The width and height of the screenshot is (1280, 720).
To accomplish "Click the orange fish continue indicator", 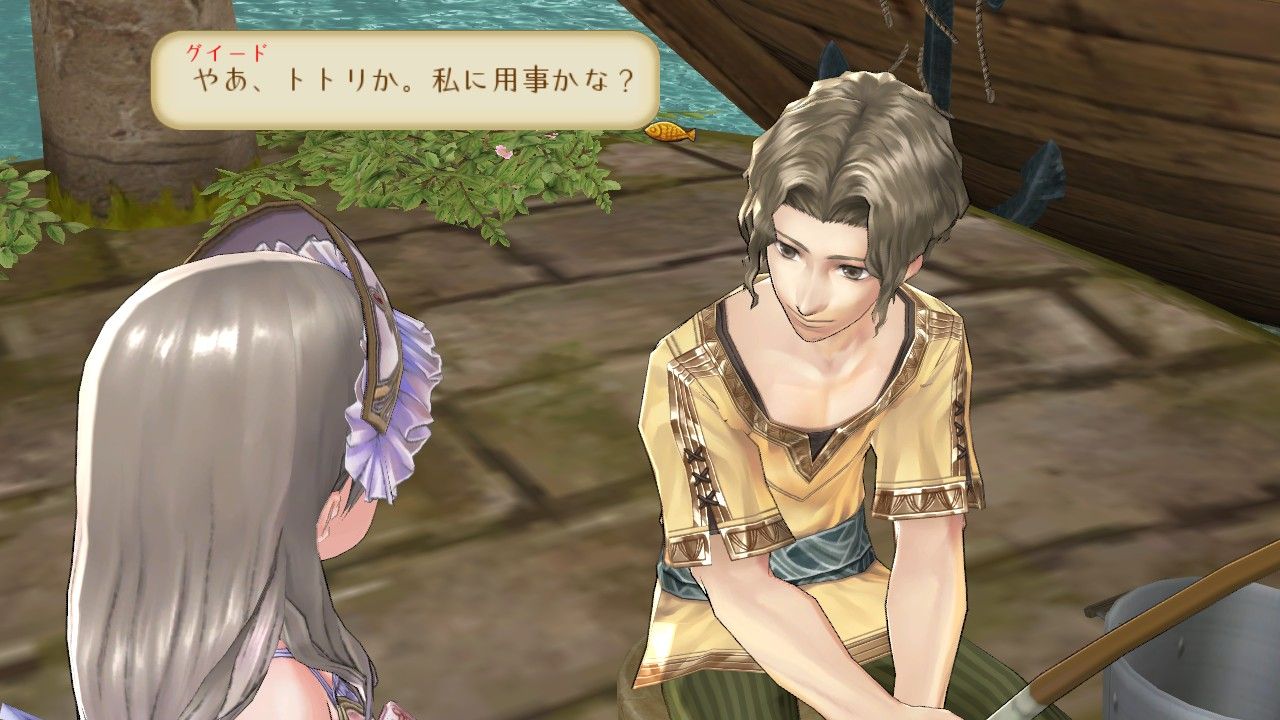I will (x=669, y=131).
